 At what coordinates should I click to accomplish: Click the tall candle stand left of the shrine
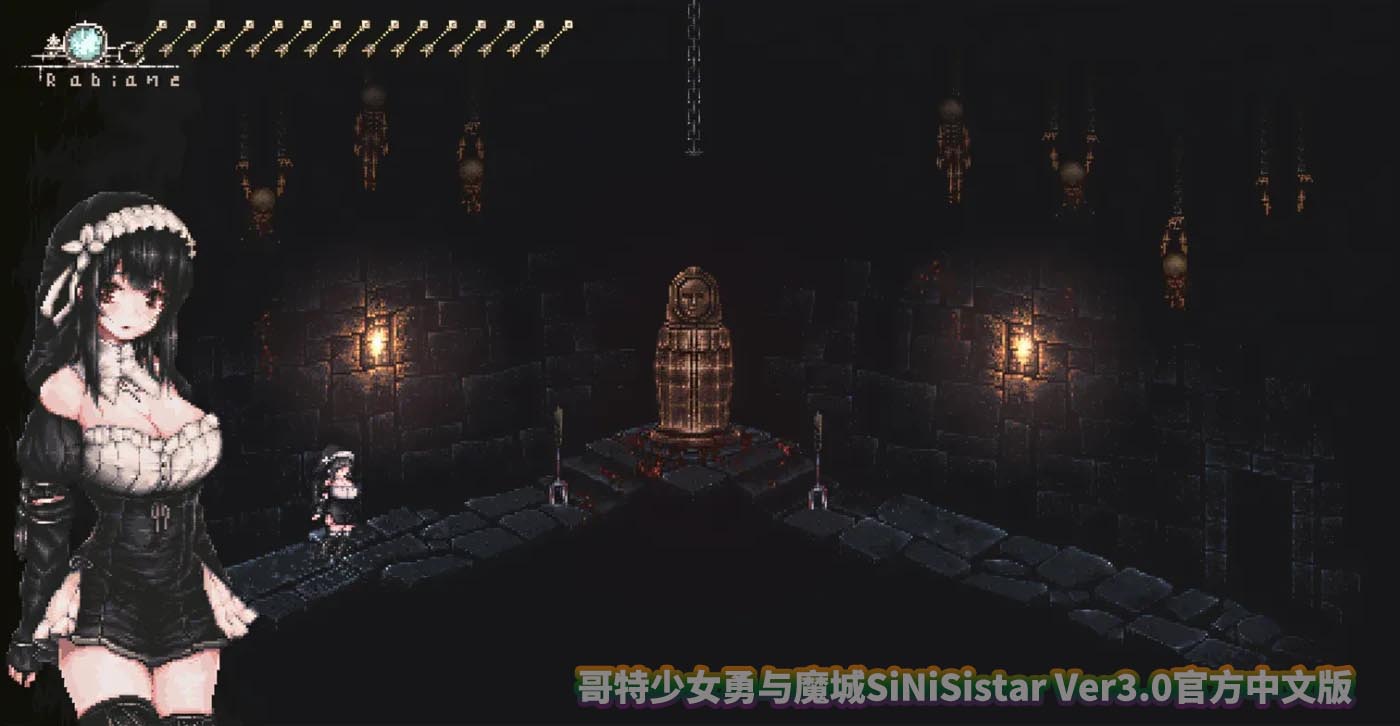pos(556,470)
